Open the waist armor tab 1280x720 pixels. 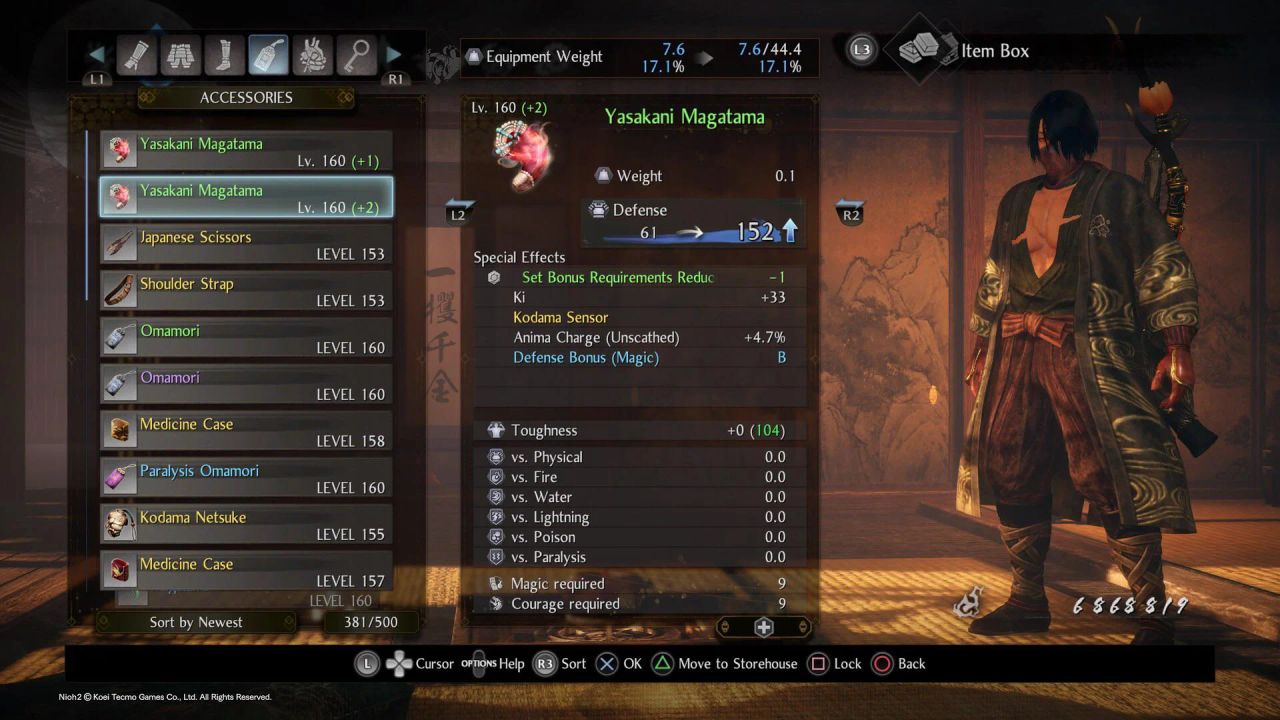(181, 56)
